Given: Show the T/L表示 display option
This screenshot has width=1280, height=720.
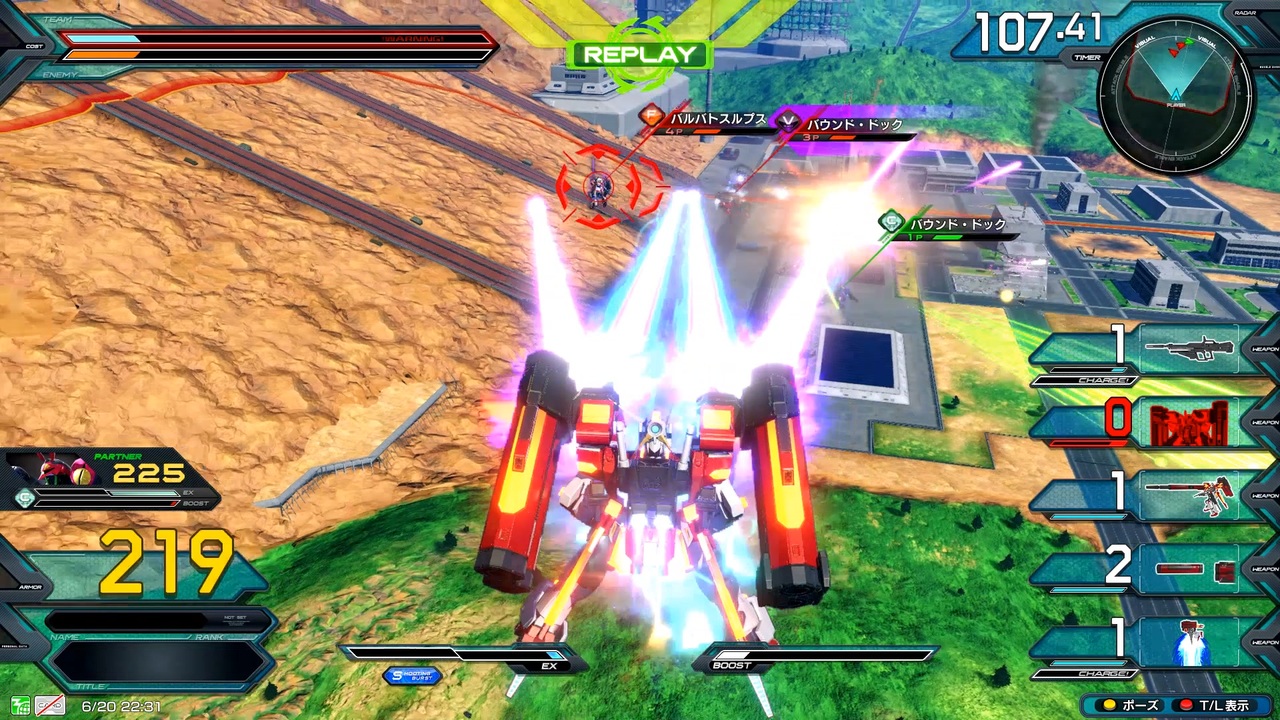Looking at the screenshot, I should (x=1218, y=705).
